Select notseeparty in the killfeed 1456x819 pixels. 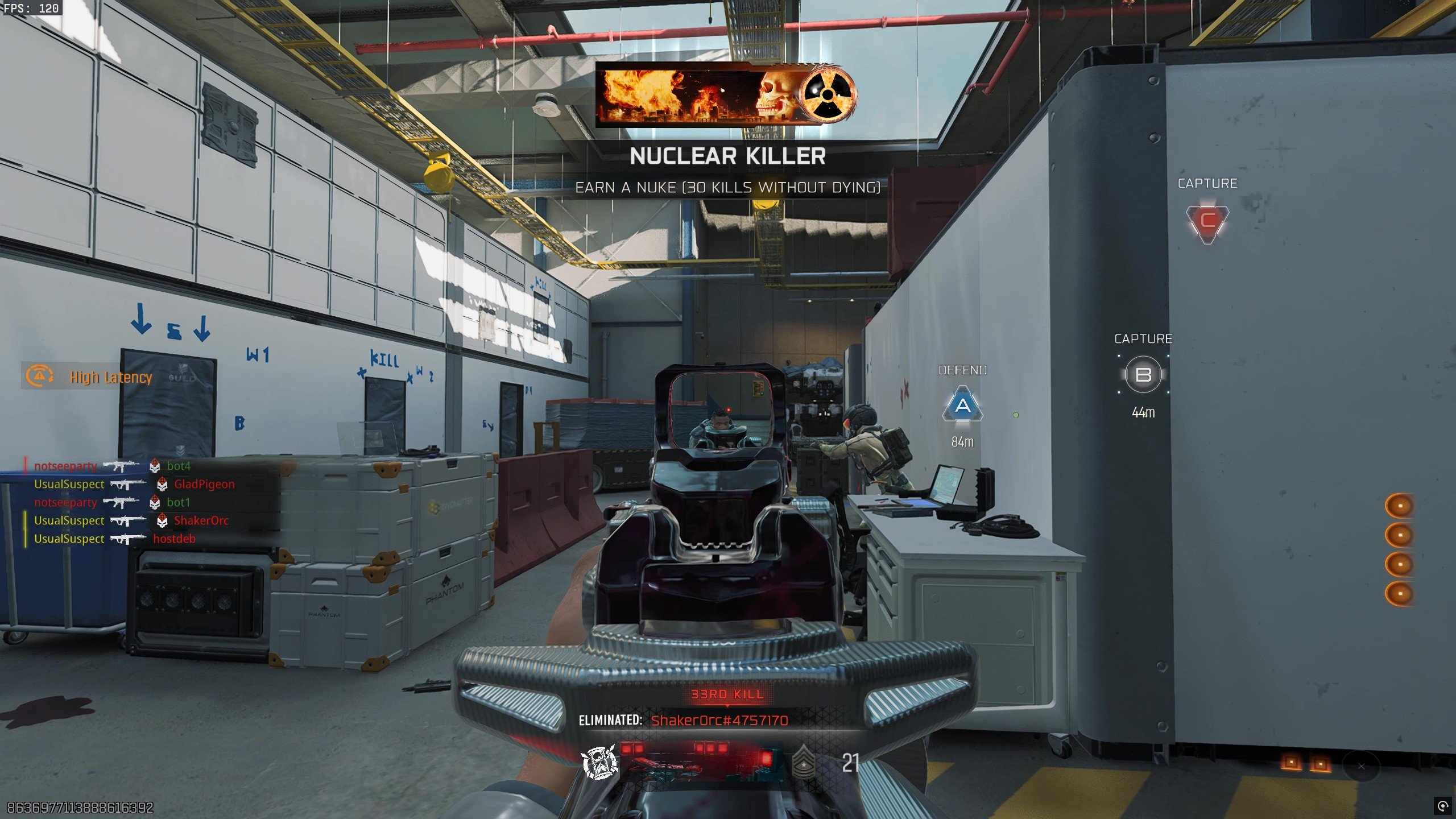pos(64,465)
